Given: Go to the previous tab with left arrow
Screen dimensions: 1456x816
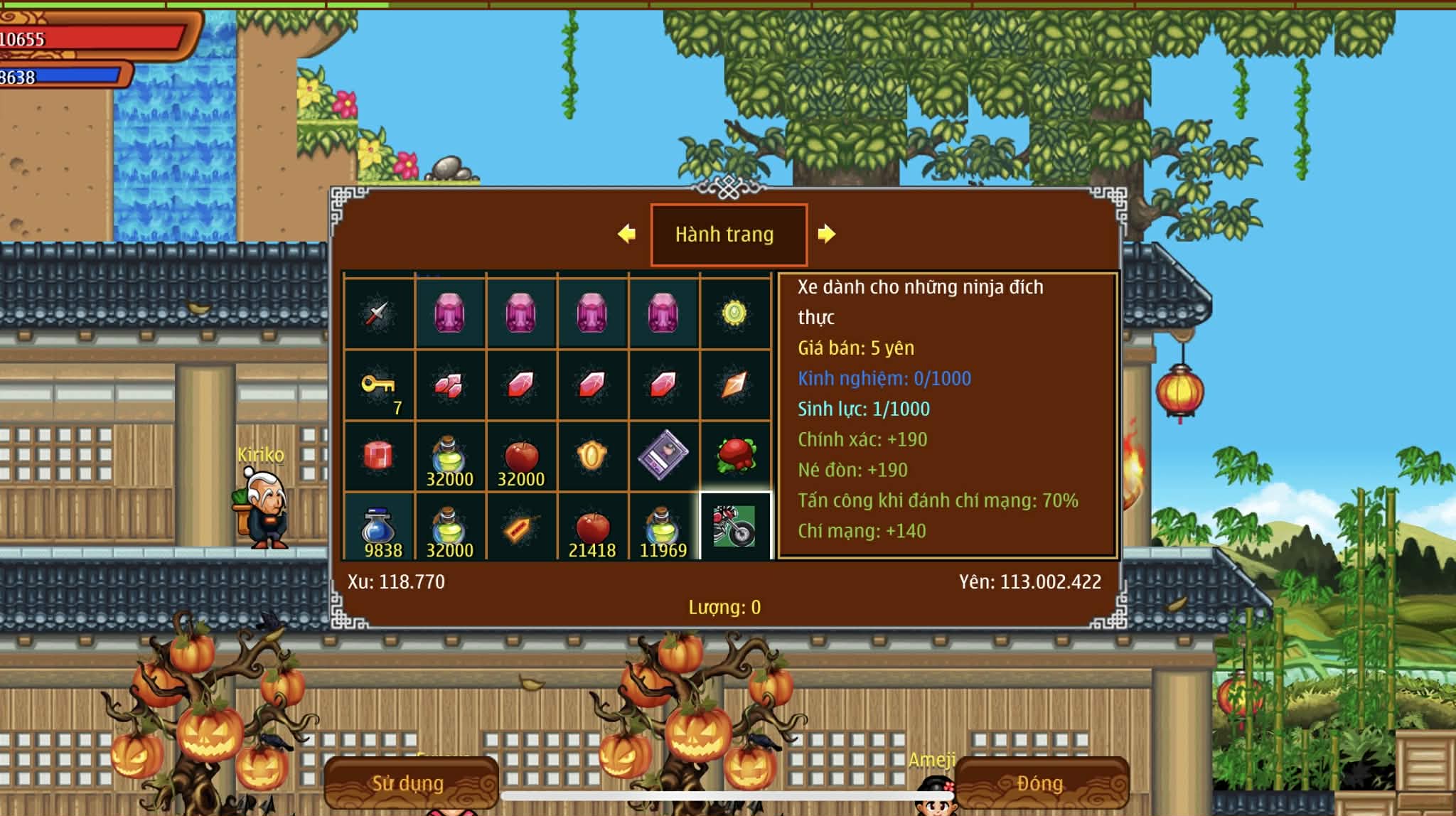Looking at the screenshot, I should (x=627, y=234).
